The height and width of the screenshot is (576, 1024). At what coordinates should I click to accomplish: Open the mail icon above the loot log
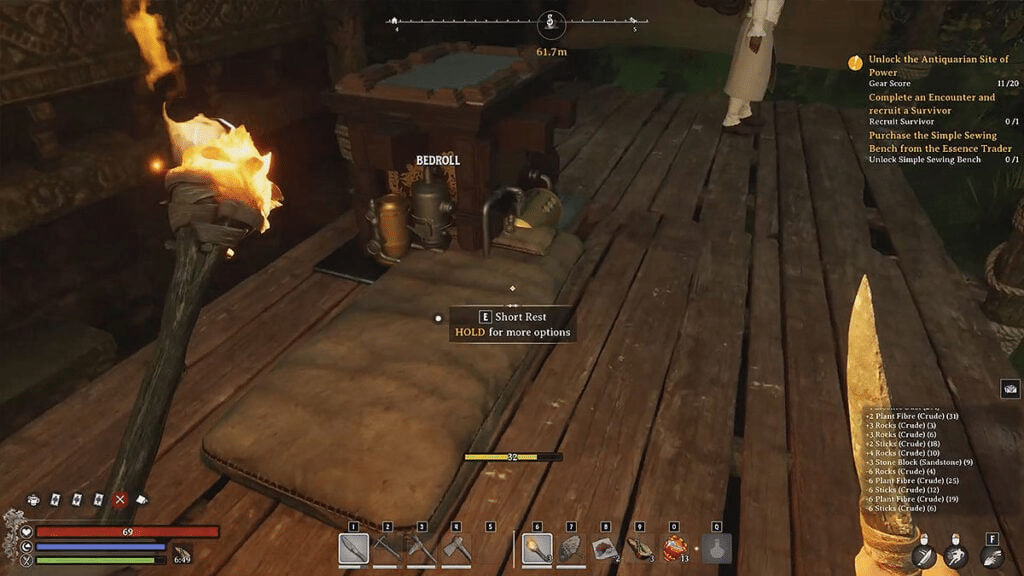(x=1010, y=389)
